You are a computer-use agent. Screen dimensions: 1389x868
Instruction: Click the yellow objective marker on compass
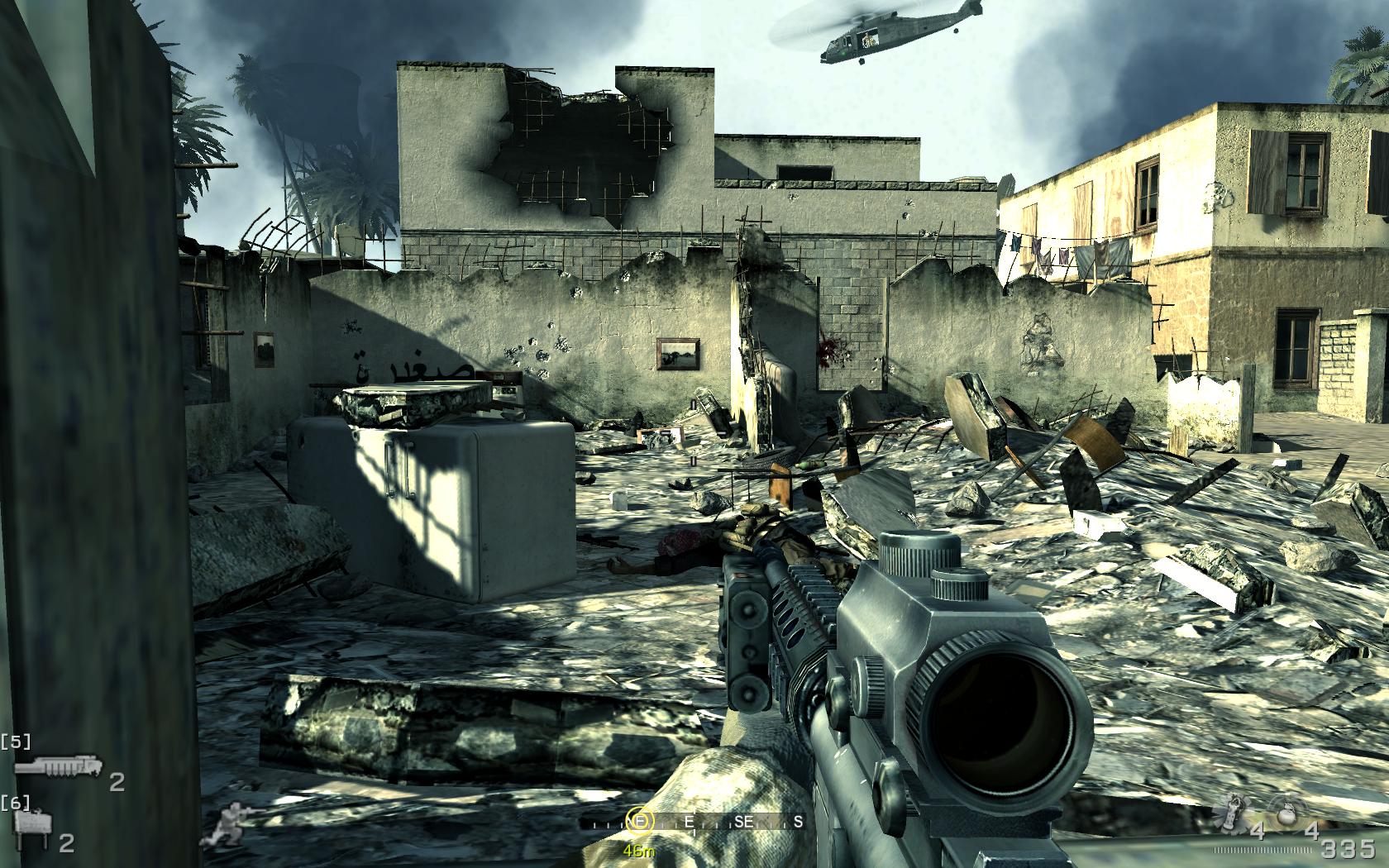(x=639, y=821)
